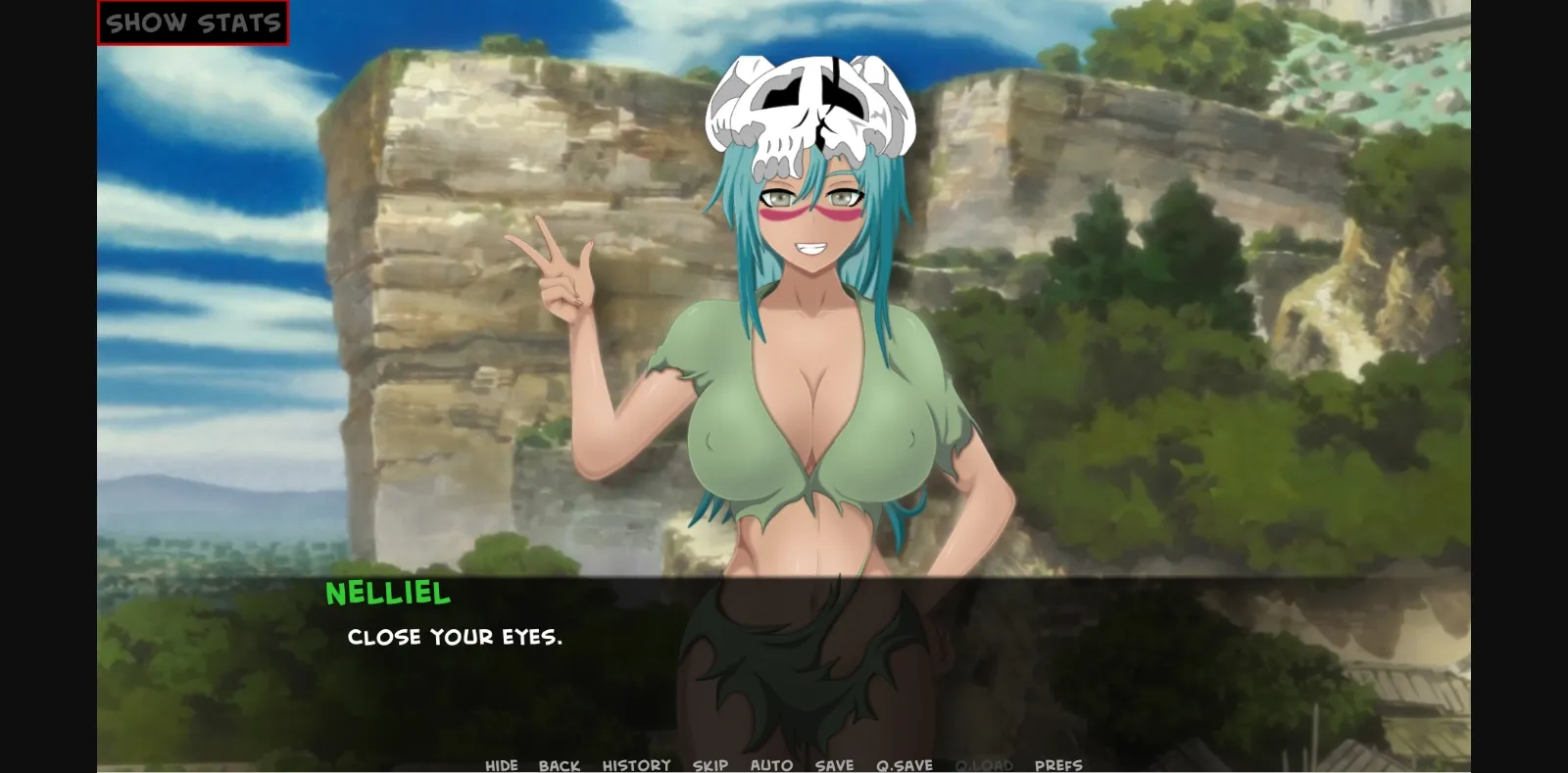Advance past the "Close your eyes." line
This screenshot has width=1568, height=773.
coord(456,637)
